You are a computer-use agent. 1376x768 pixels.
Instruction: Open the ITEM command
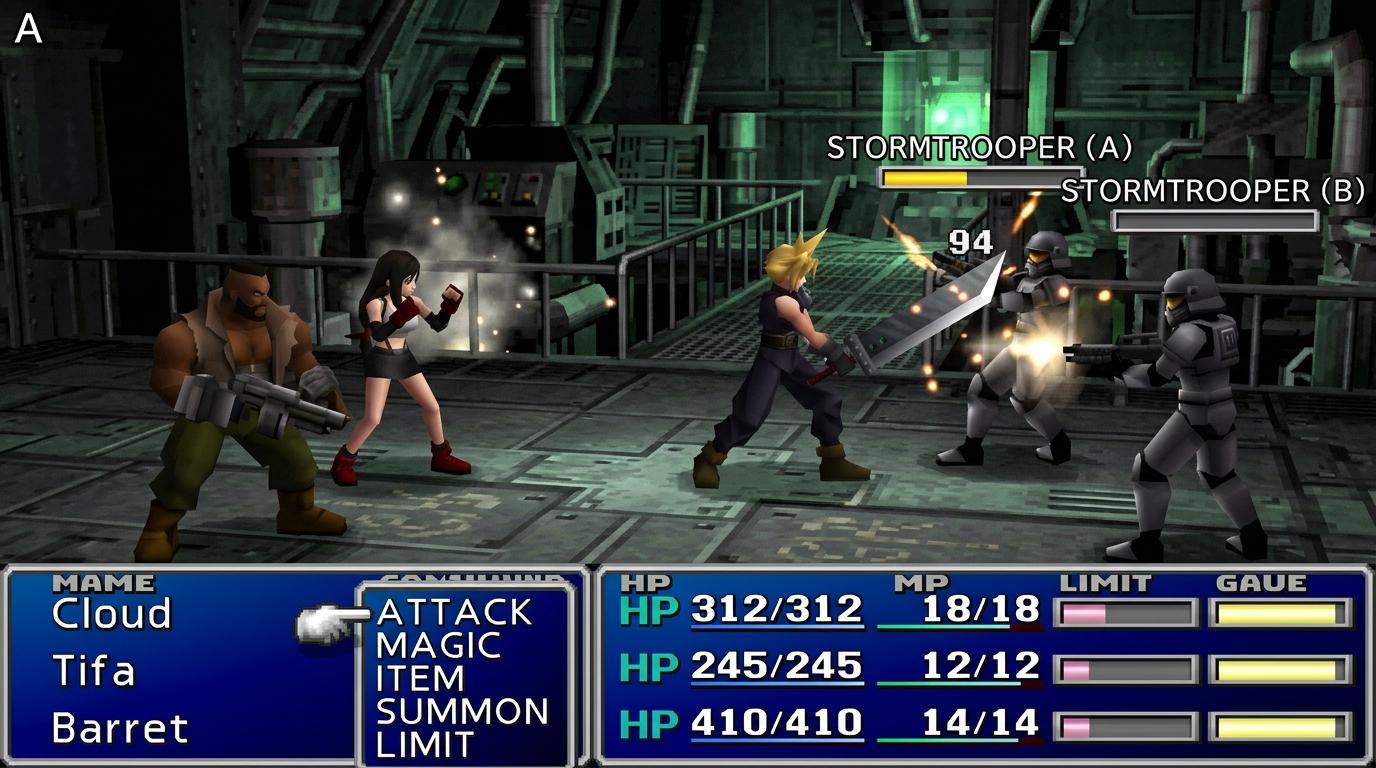point(420,679)
